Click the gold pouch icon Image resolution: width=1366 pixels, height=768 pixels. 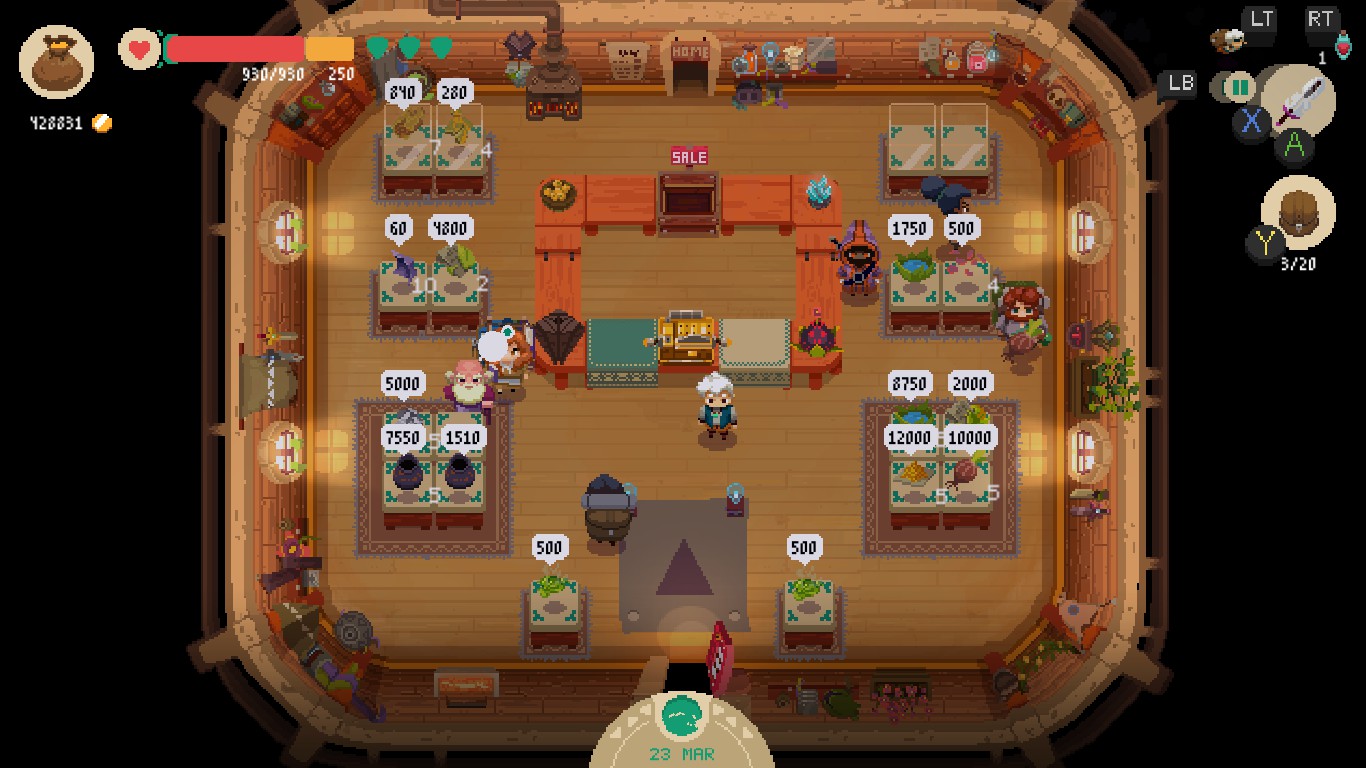tap(56, 62)
